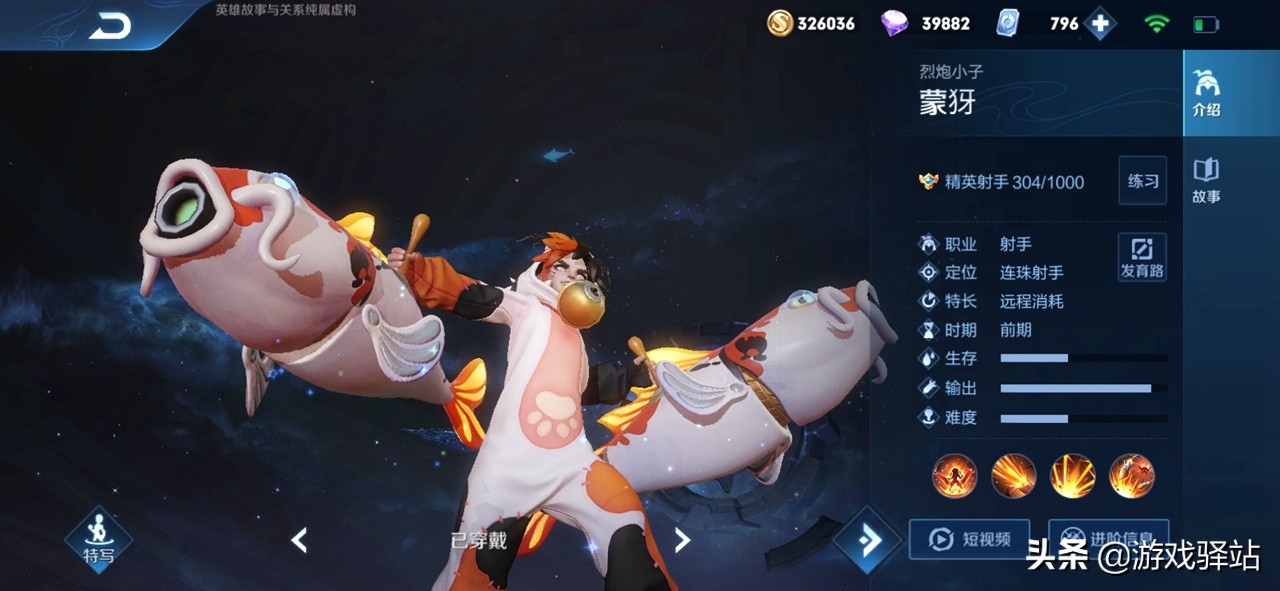Go back using the top-left return arrow
1280x591 pixels.
pyautogui.click(x=110, y=26)
